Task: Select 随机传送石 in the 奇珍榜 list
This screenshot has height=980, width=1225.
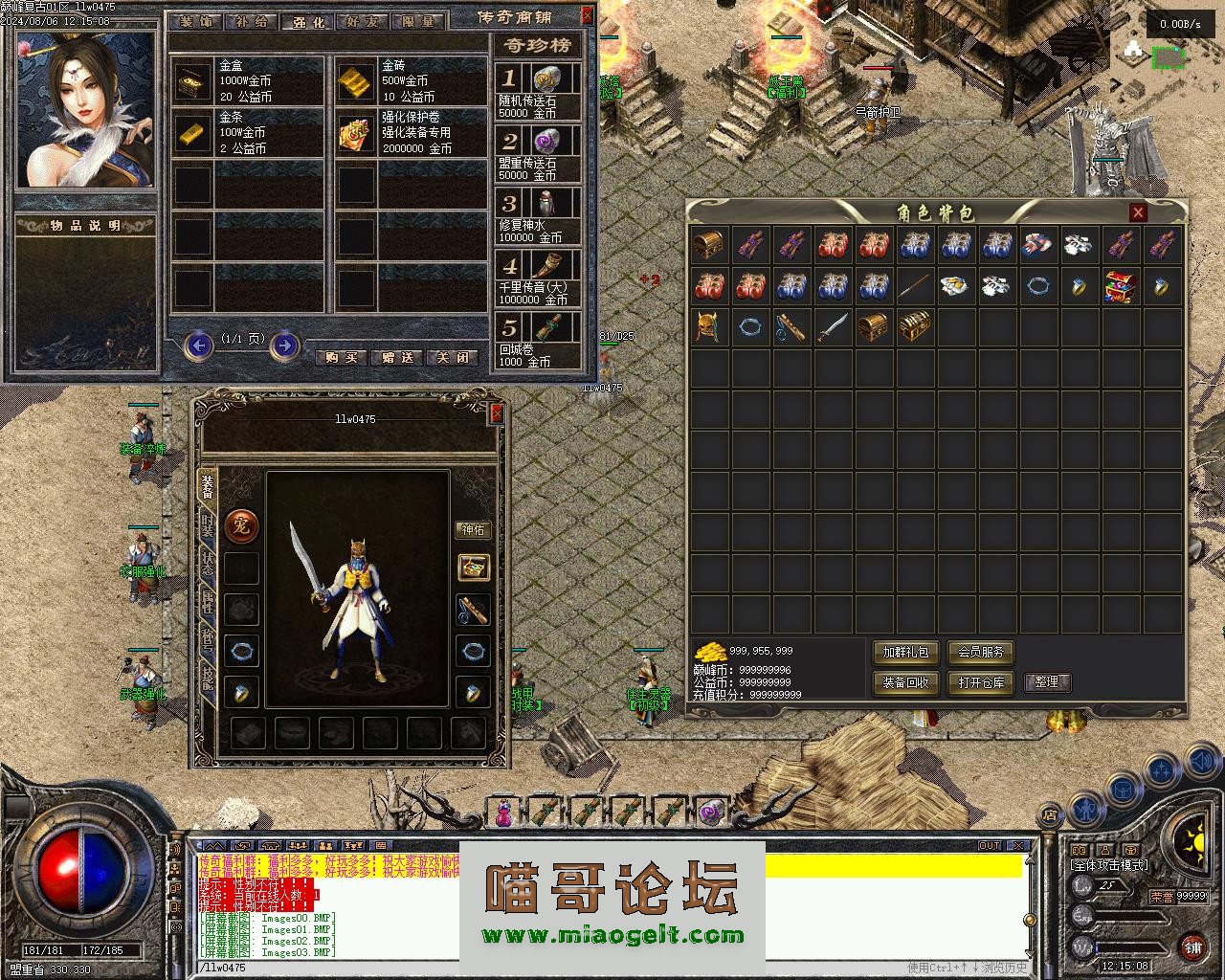Action: point(539,92)
